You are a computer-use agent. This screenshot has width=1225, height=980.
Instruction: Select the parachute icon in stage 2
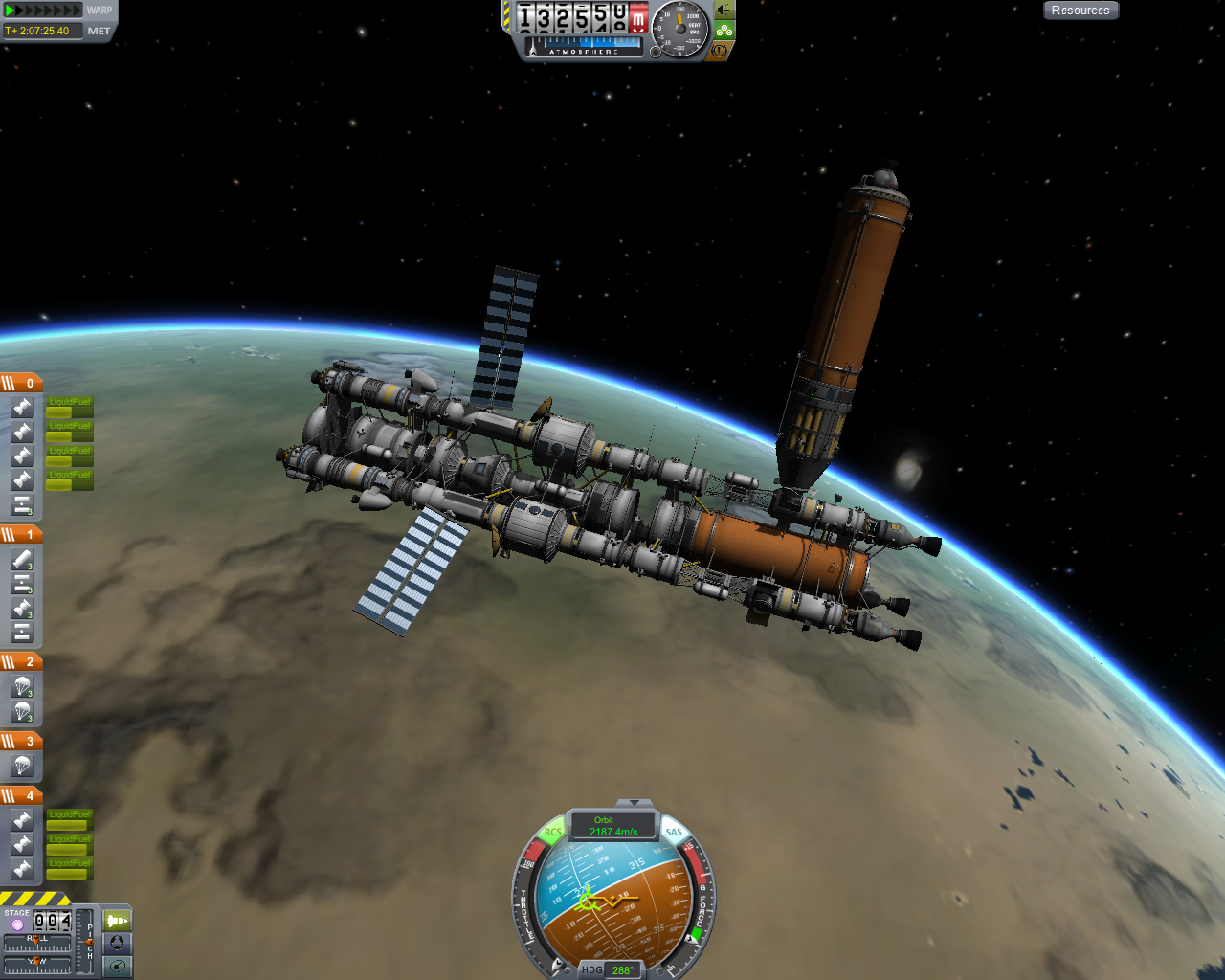click(21, 683)
